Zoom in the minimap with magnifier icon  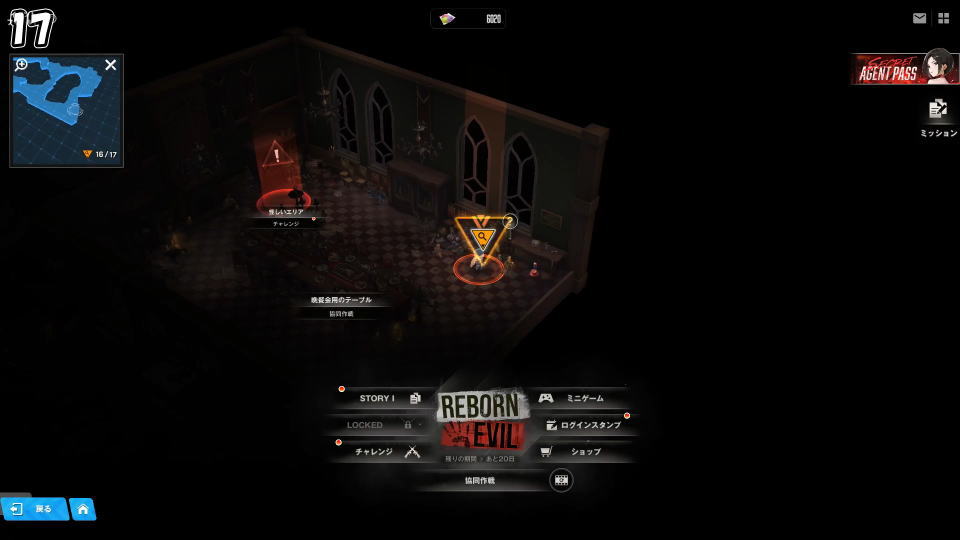click(x=22, y=65)
